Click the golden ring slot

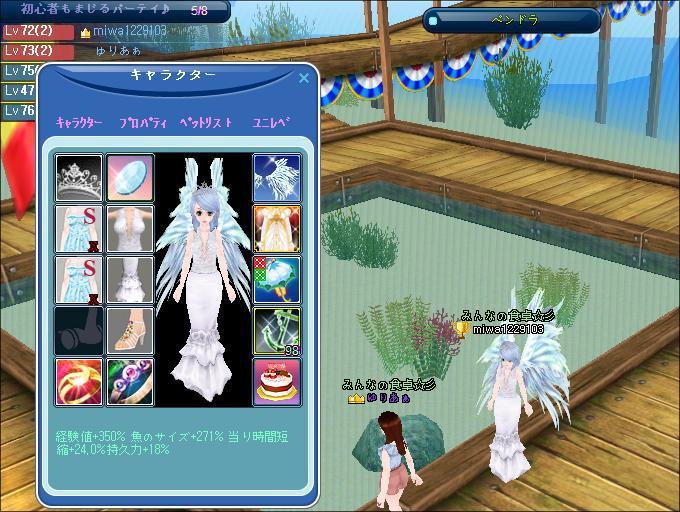(78, 381)
